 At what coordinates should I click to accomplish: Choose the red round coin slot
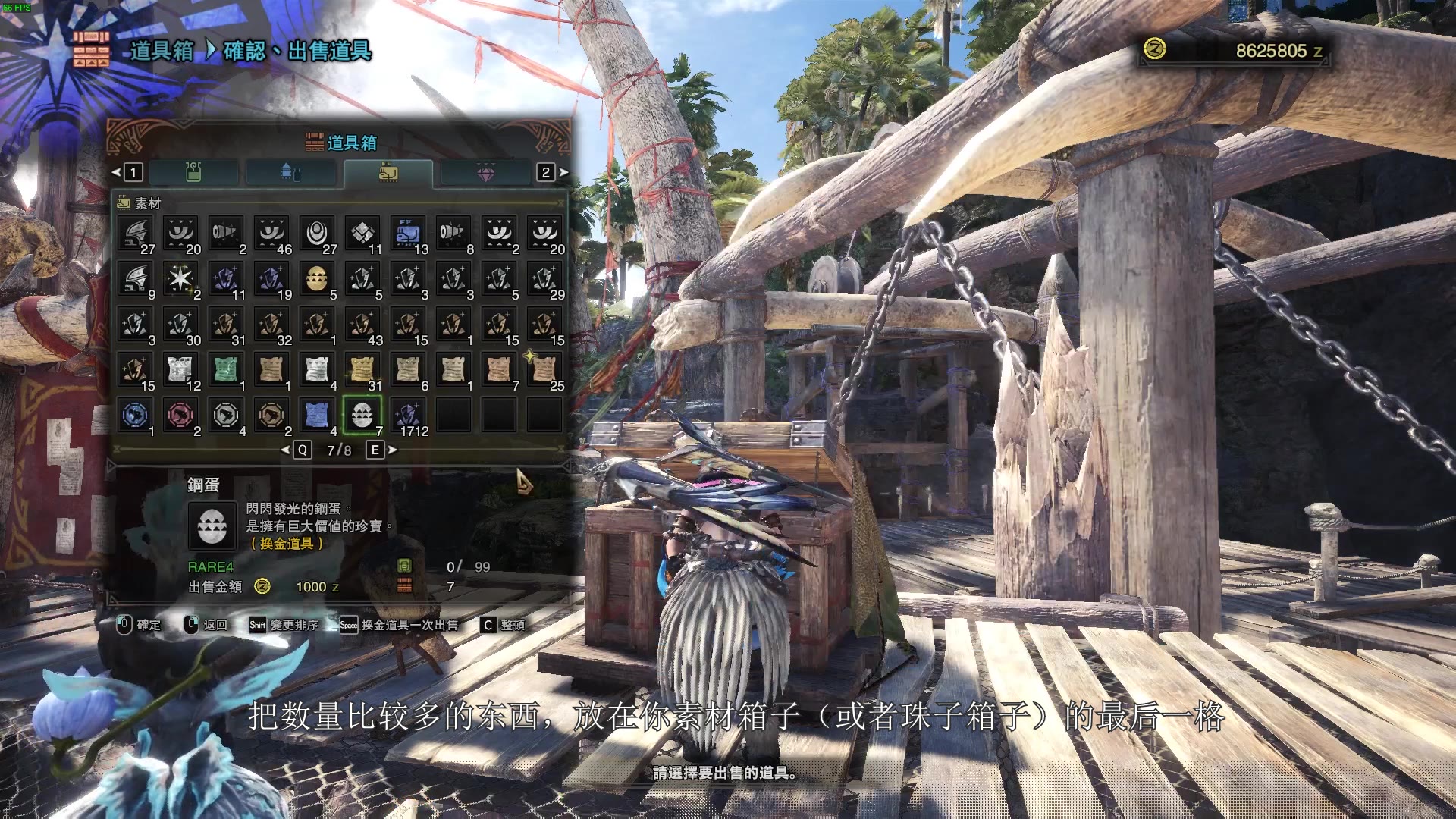pos(180,415)
